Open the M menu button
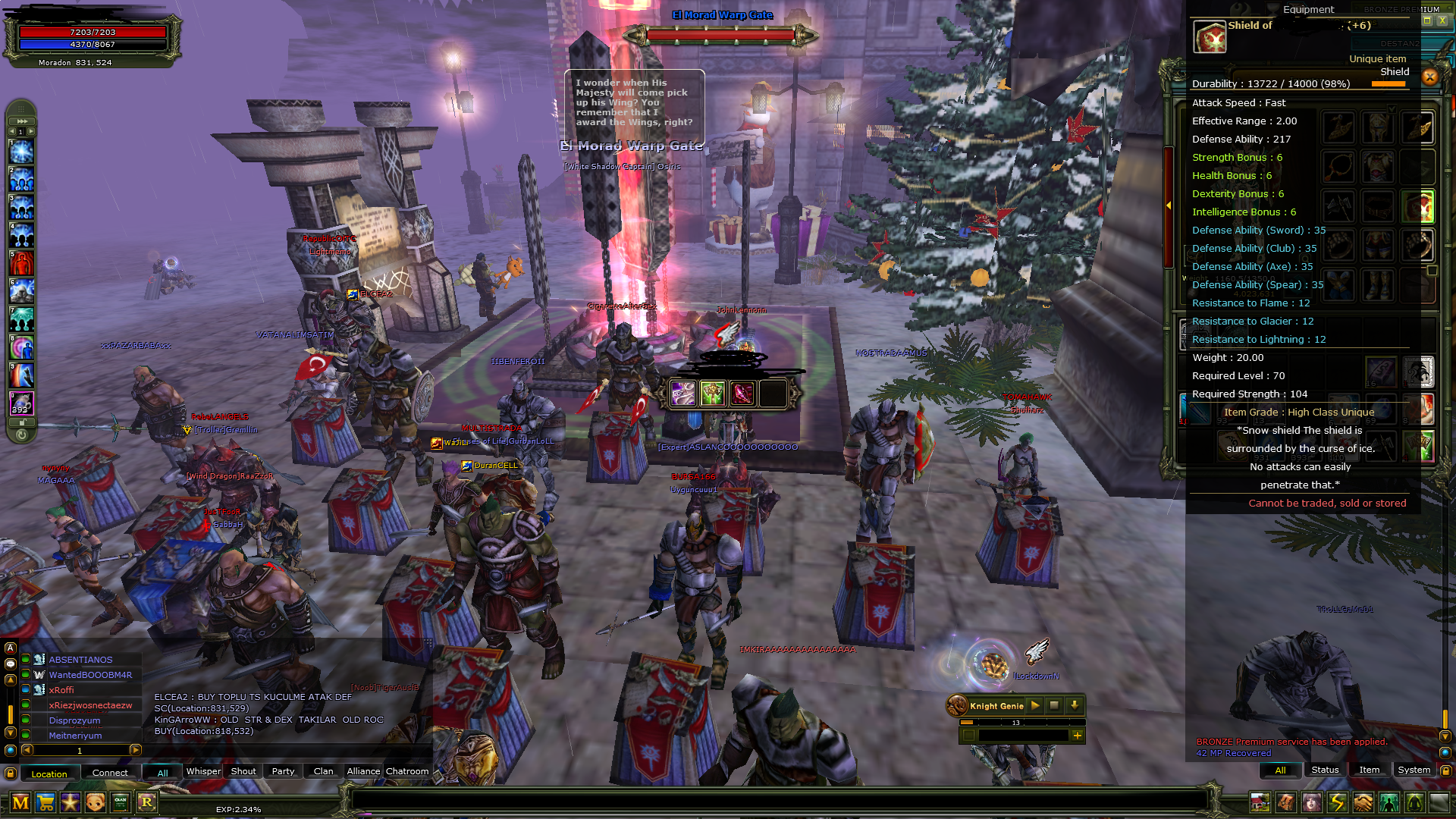Viewport: 1456px width, 819px height. click(20, 802)
